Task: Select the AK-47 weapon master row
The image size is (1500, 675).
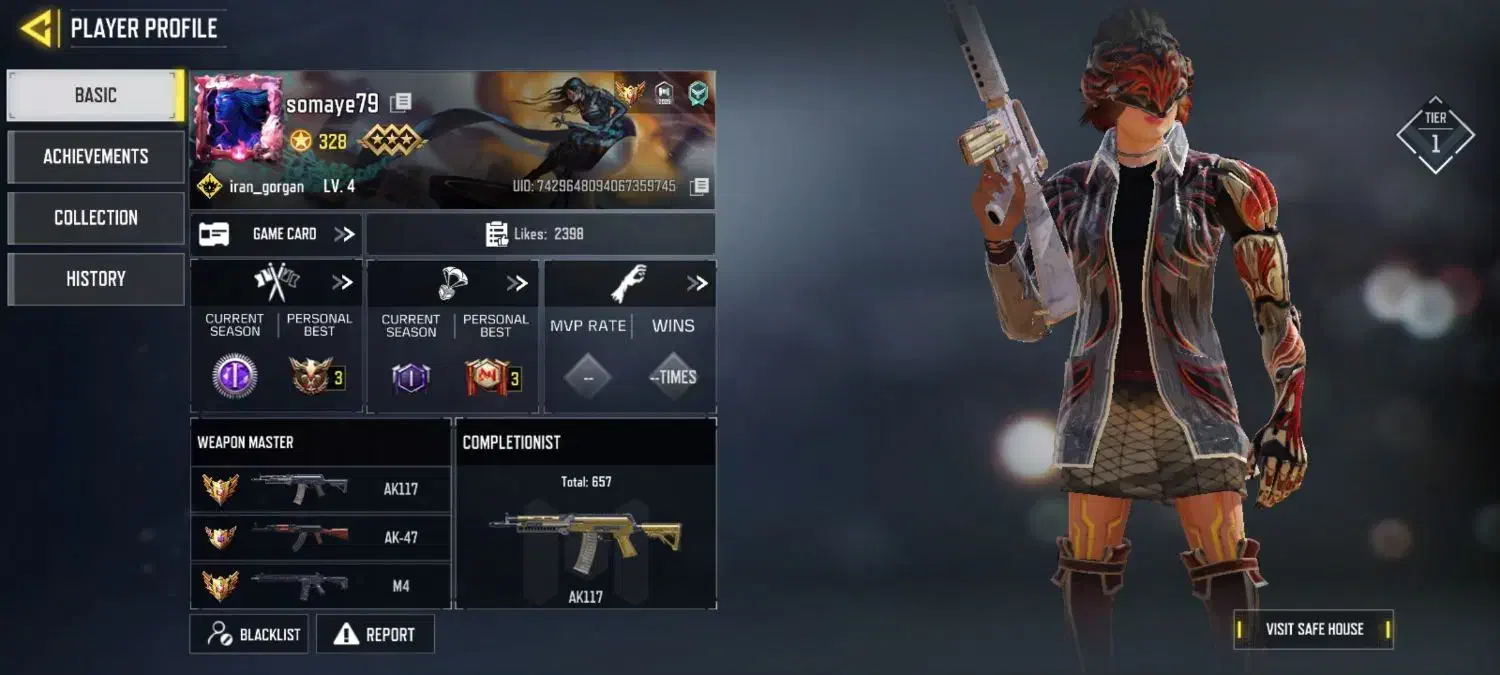Action: click(320, 537)
